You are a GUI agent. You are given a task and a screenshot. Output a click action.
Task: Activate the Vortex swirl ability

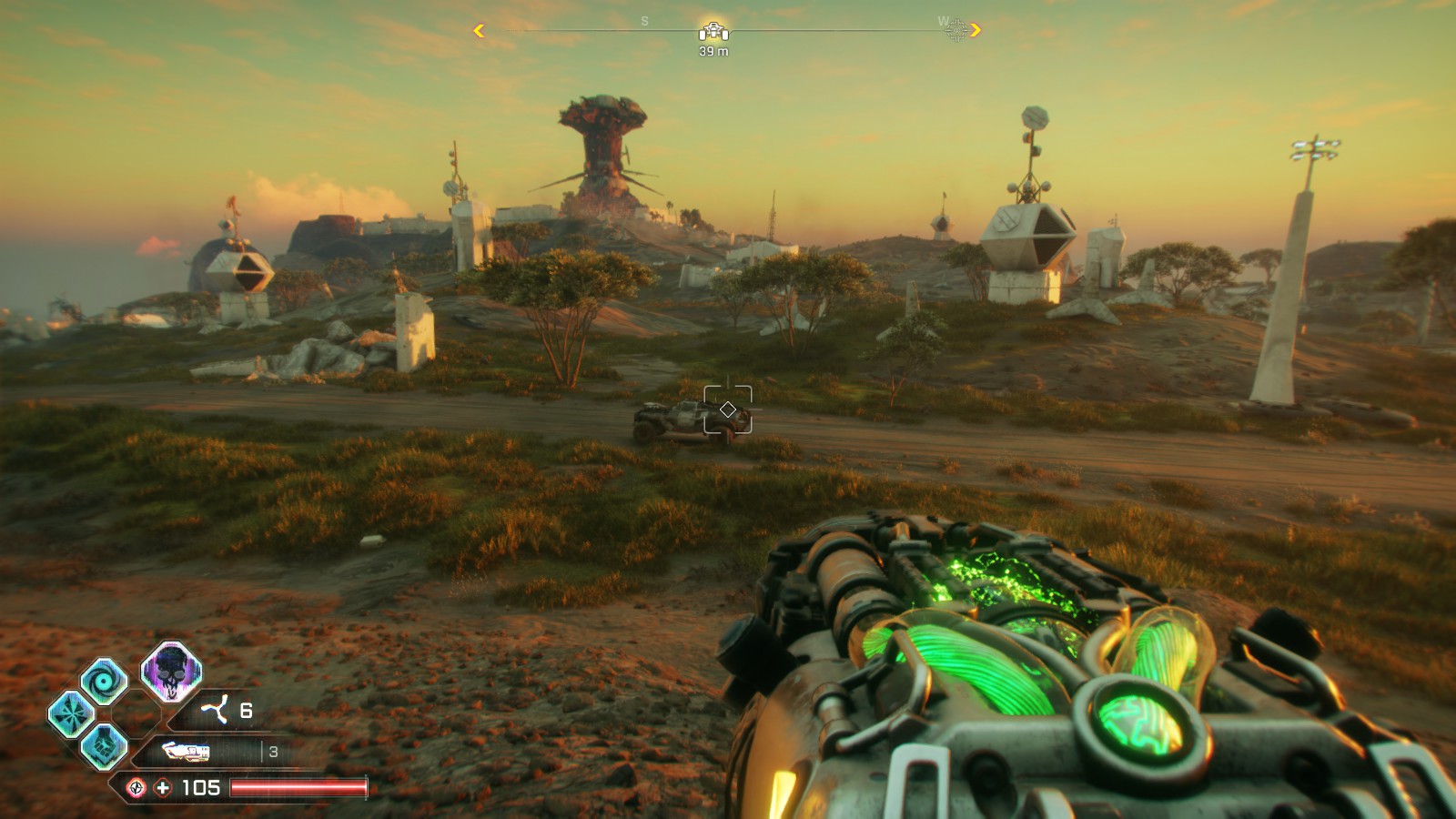[104, 681]
